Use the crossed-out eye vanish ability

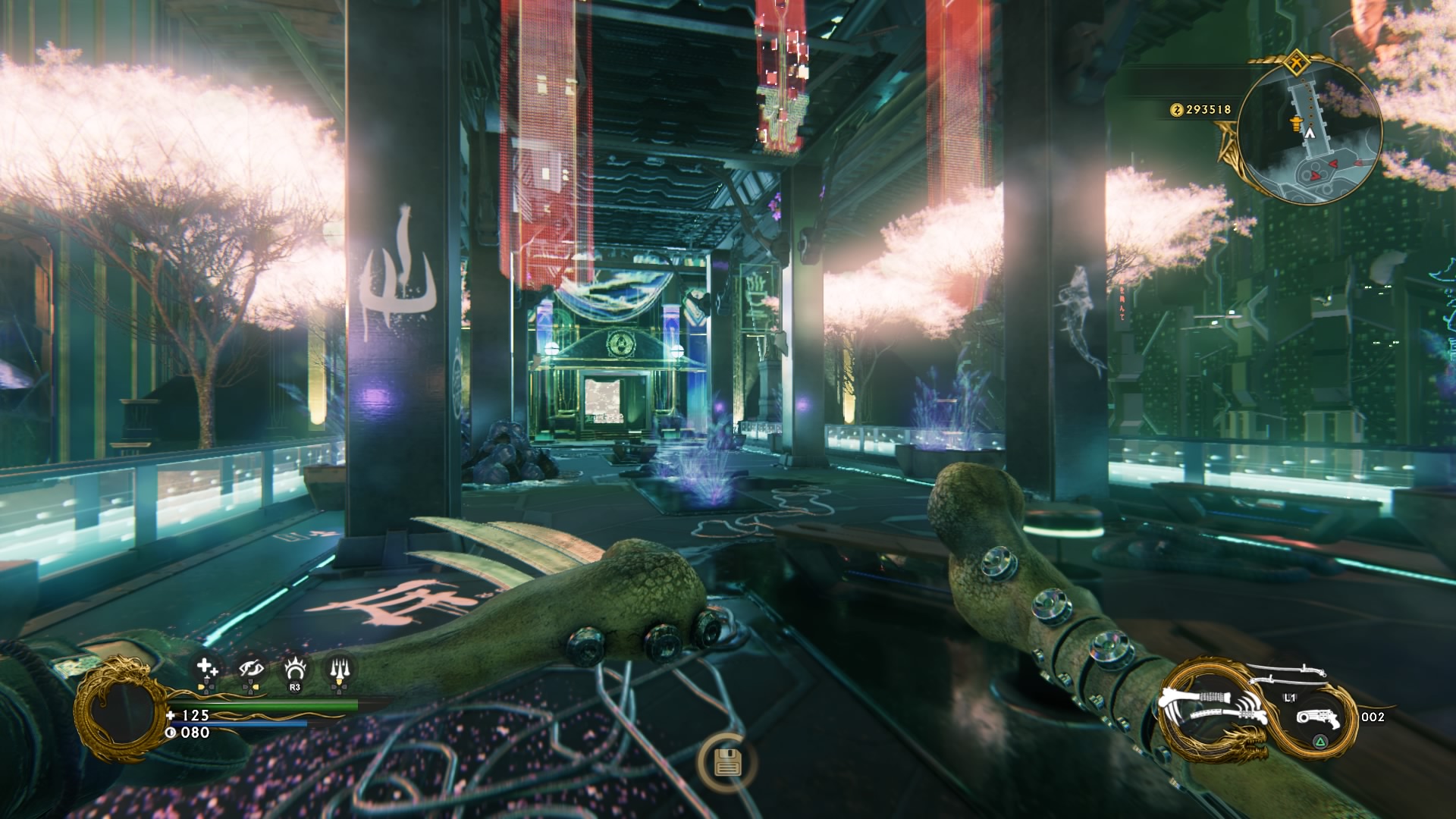(250, 669)
